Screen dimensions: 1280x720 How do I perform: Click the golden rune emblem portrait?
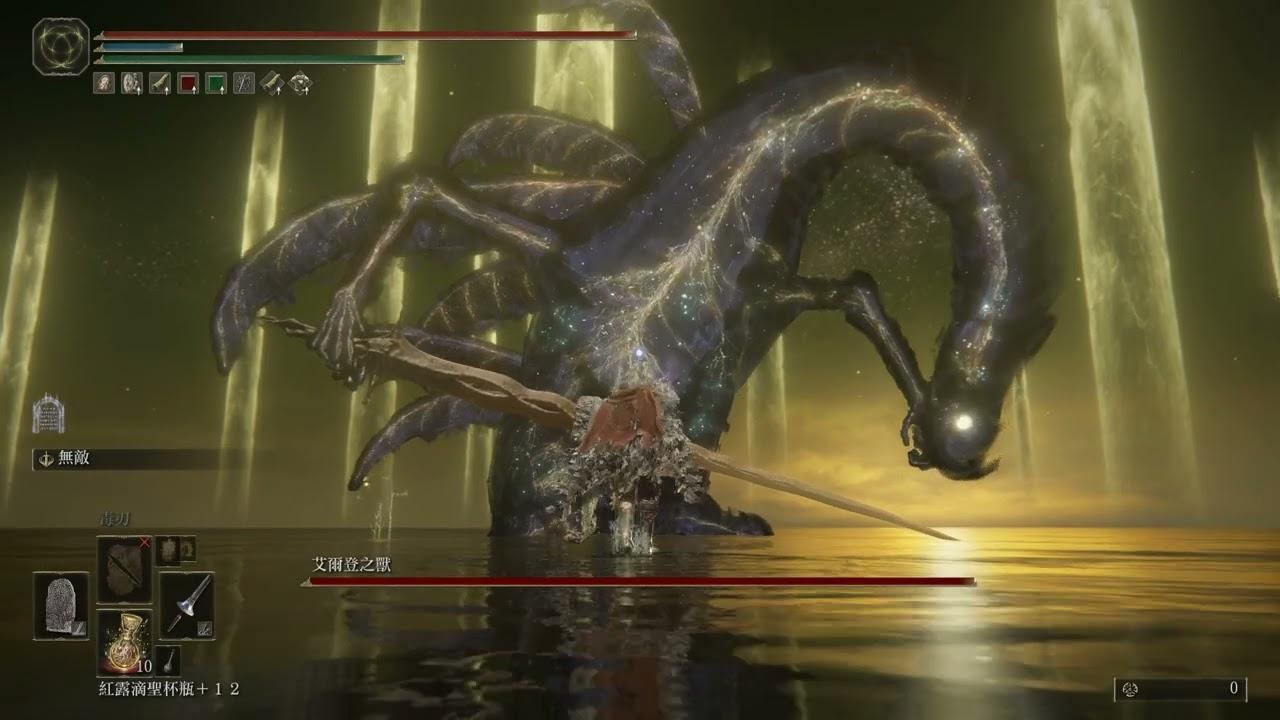point(61,47)
